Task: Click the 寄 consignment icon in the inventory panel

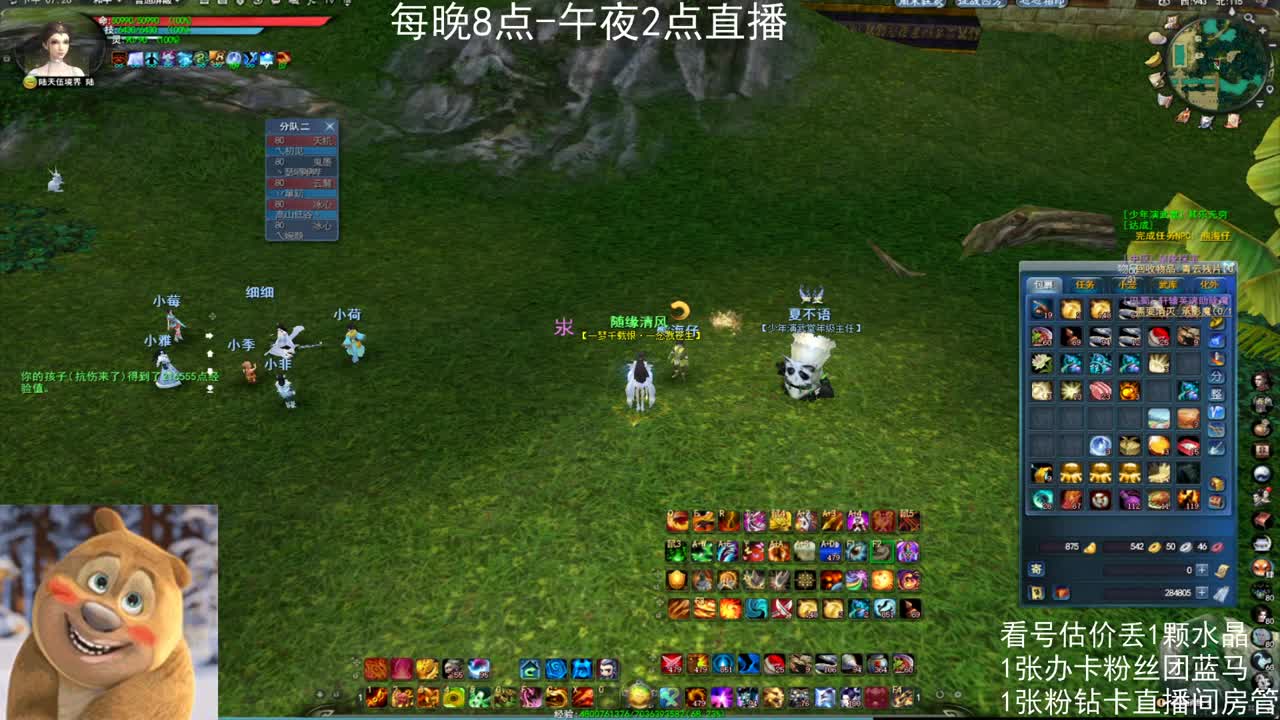Action: click(1035, 569)
